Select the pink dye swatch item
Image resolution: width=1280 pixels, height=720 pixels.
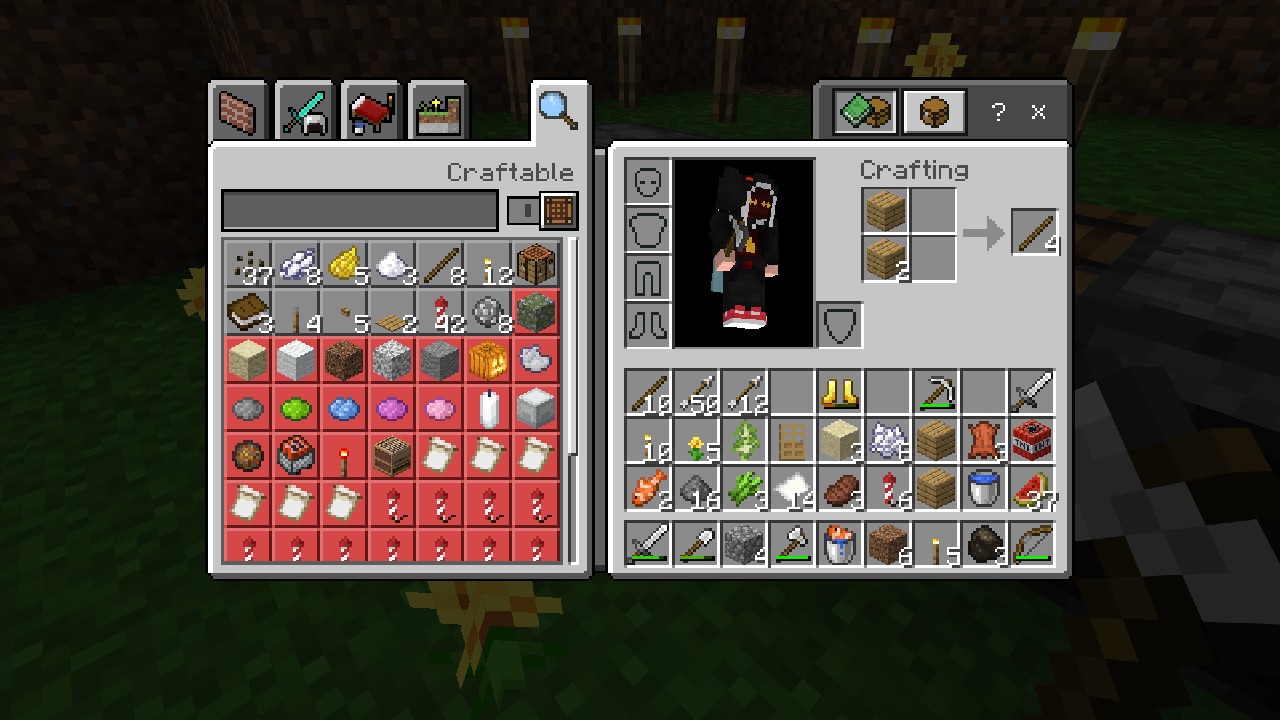pos(439,408)
